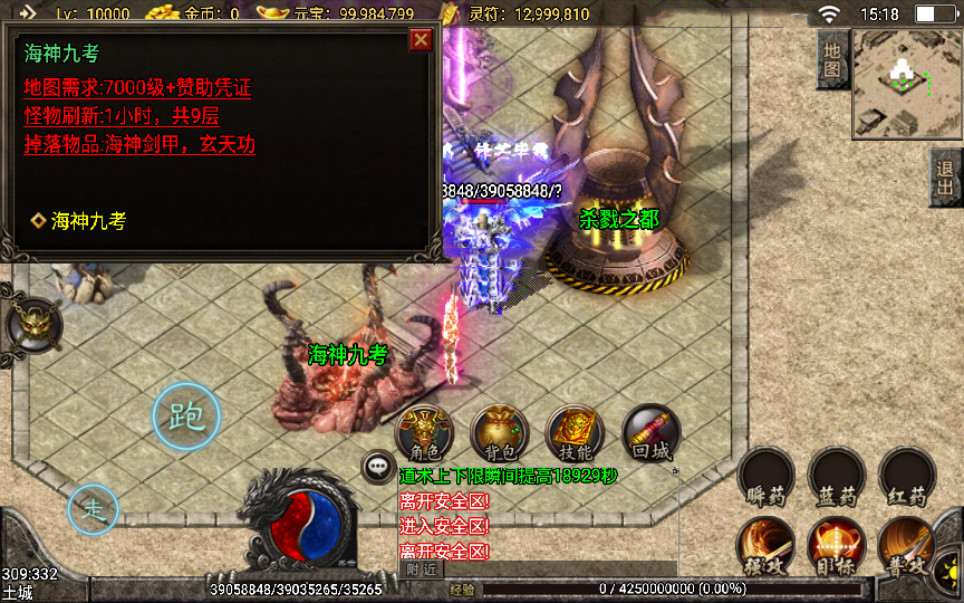Use the 回城 return-to-town scroll
The width and height of the screenshot is (964, 603).
(649, 433)
